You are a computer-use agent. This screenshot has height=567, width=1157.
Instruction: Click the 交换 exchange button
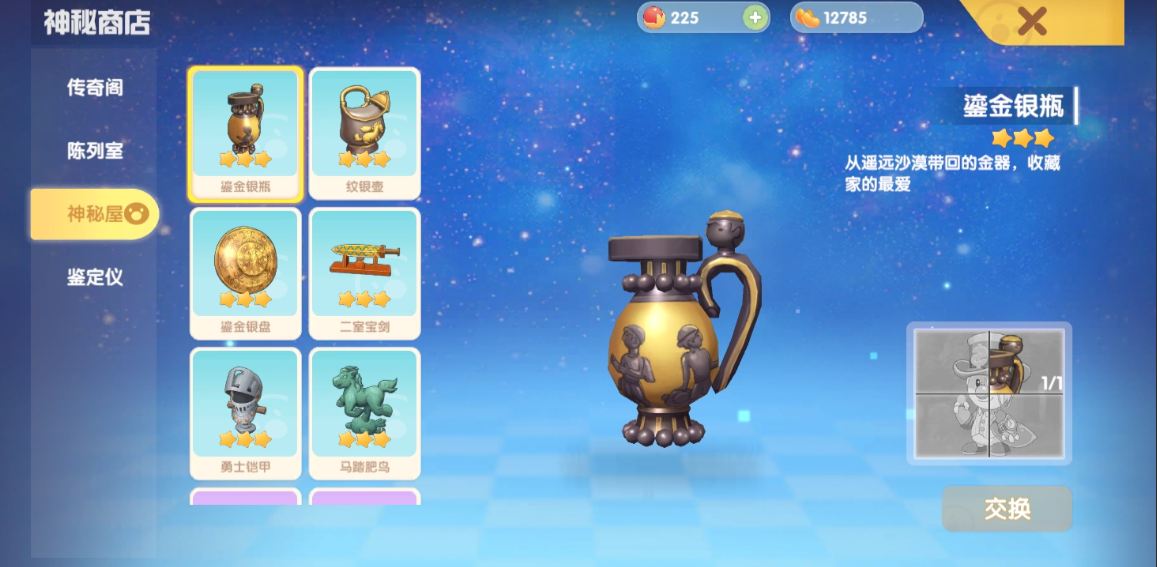click(x=1006, y=509)
